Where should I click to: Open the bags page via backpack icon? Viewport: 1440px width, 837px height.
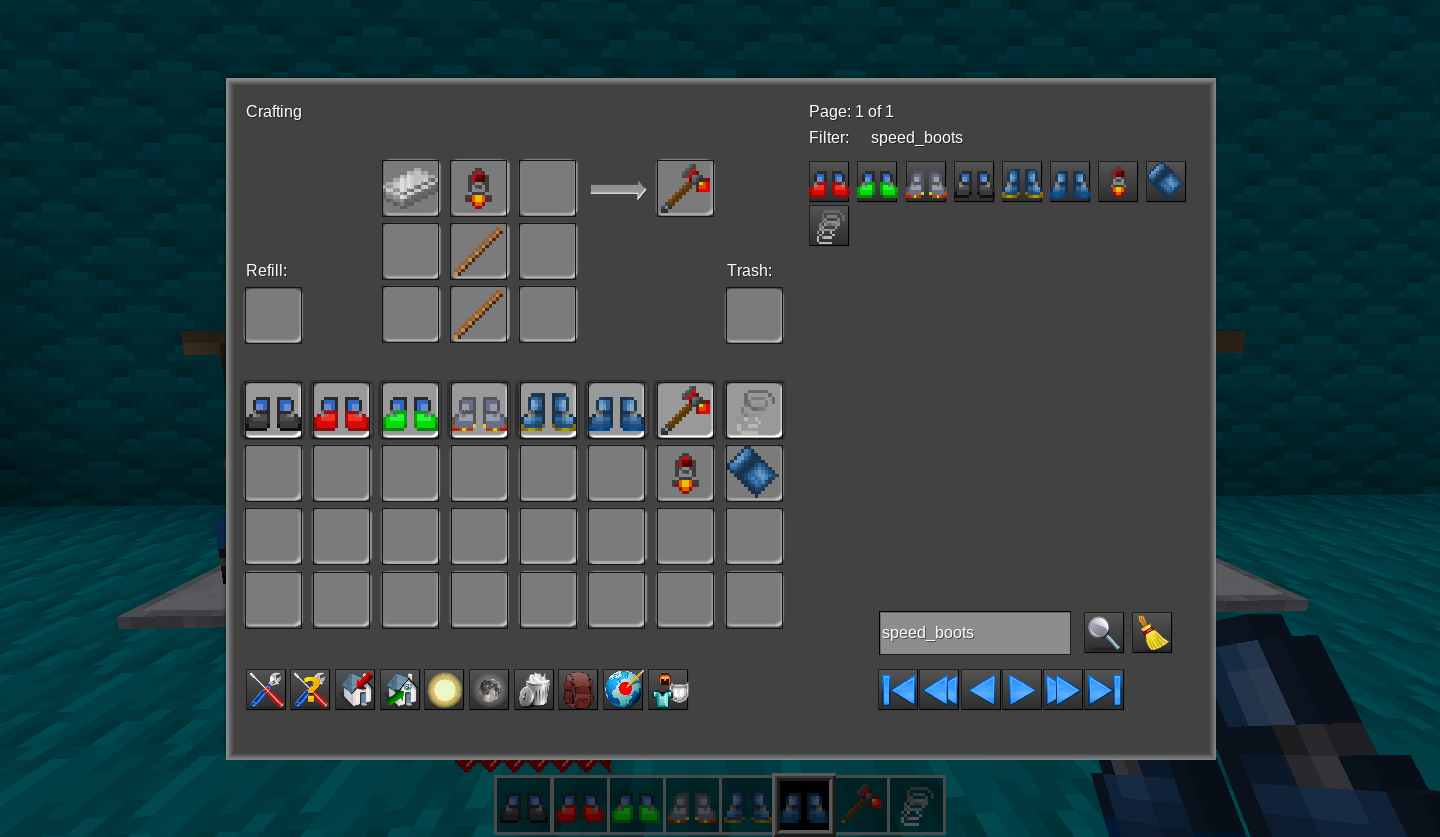point(578,690)
